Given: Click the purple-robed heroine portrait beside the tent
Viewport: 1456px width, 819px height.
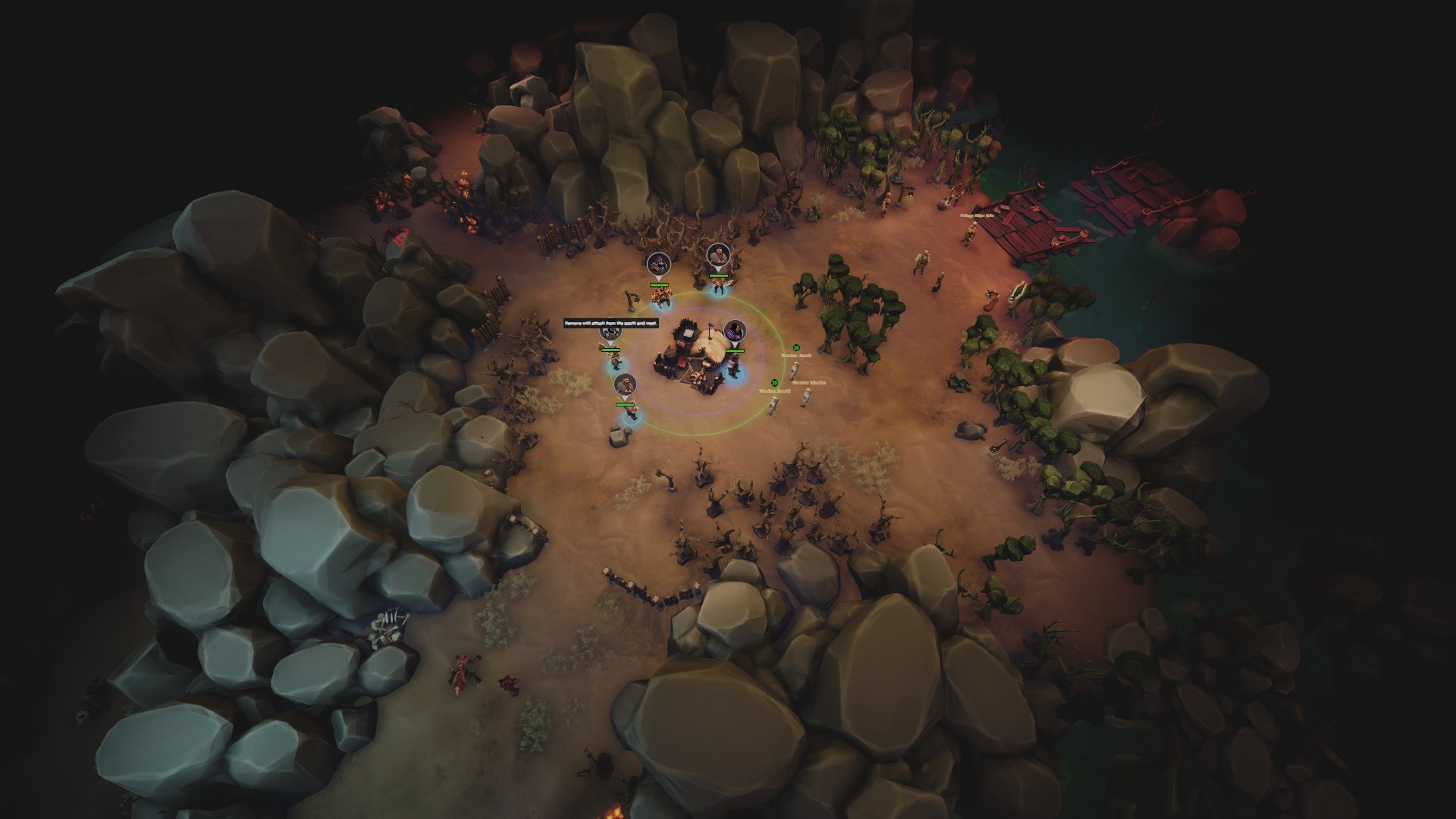Looking at the screenshot, I should (735, 330).
